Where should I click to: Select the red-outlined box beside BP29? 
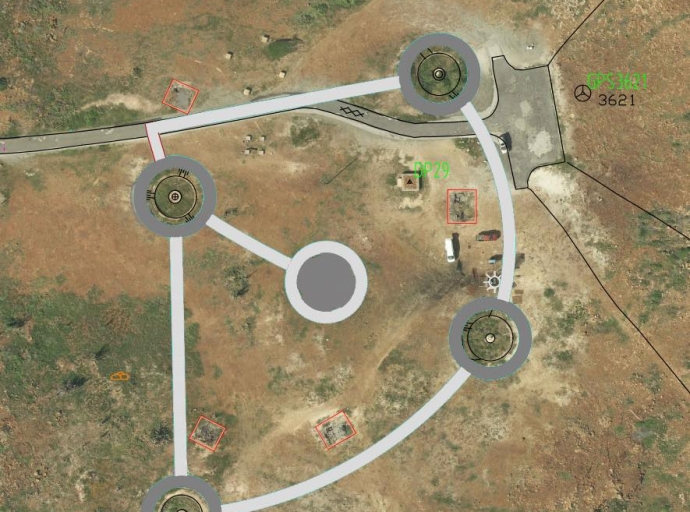[x=462, y=206]
